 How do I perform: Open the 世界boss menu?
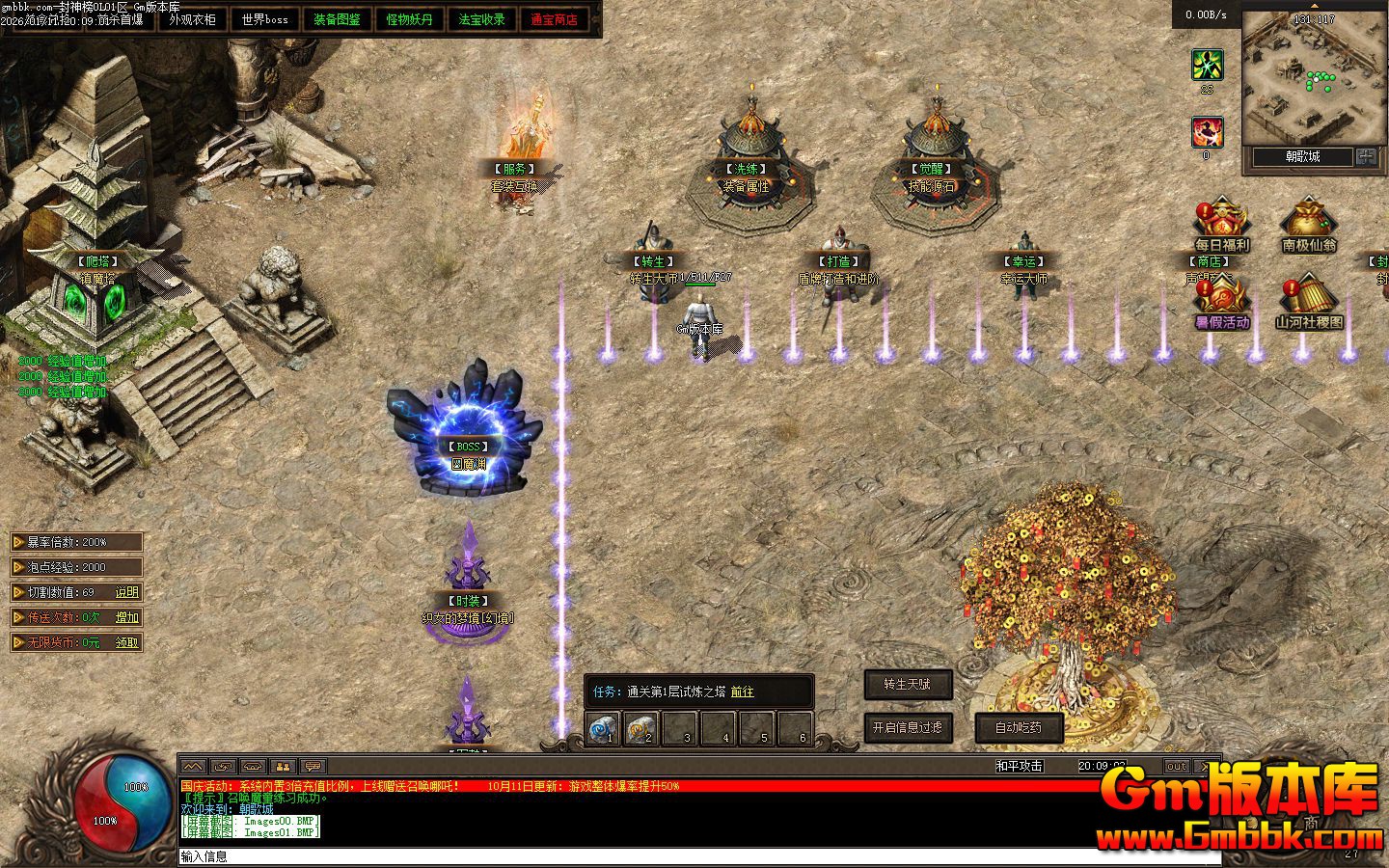(x=264, y=19)
